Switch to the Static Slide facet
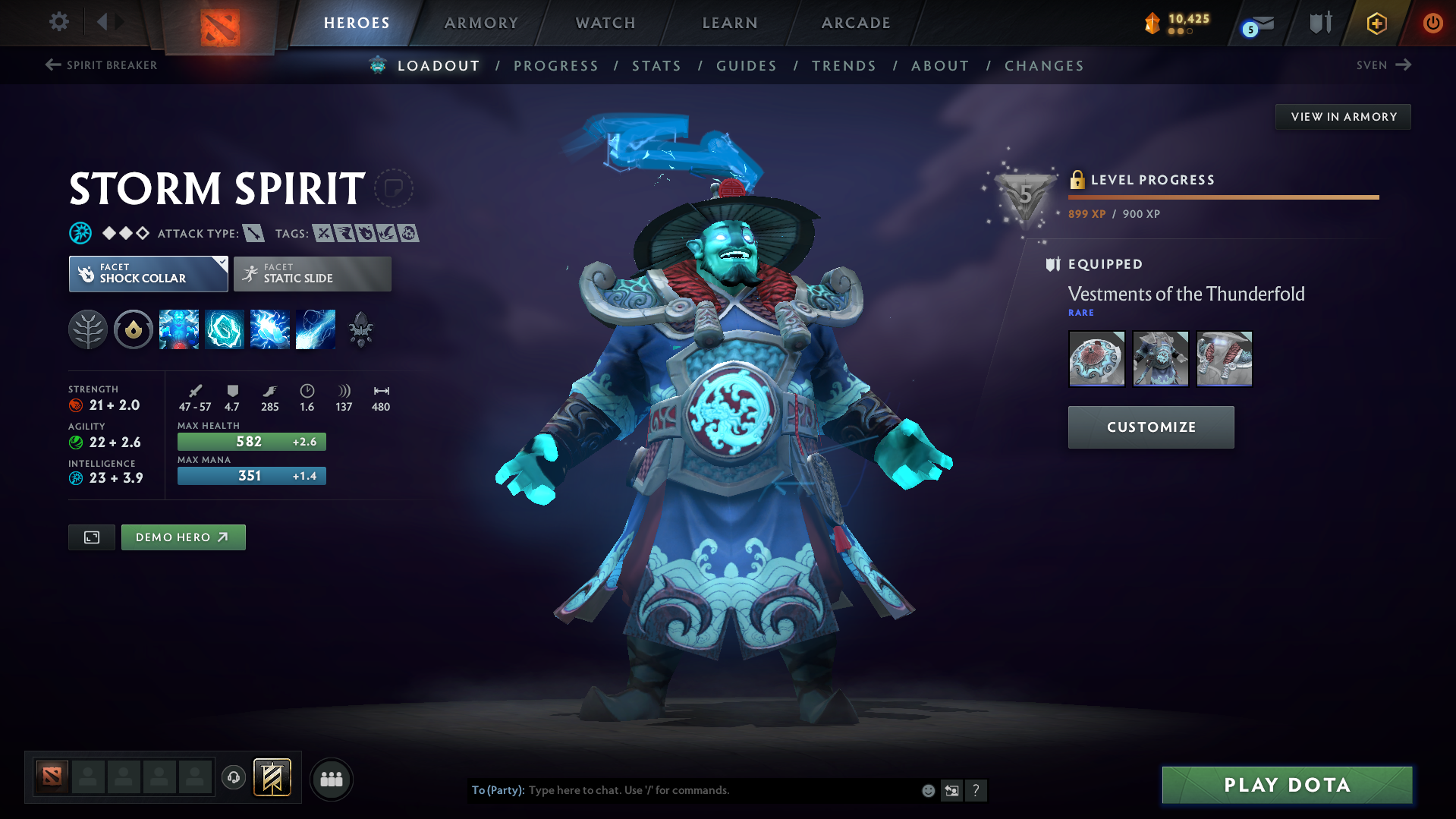This screenshot has width=1456, height=819. (312, 273)
